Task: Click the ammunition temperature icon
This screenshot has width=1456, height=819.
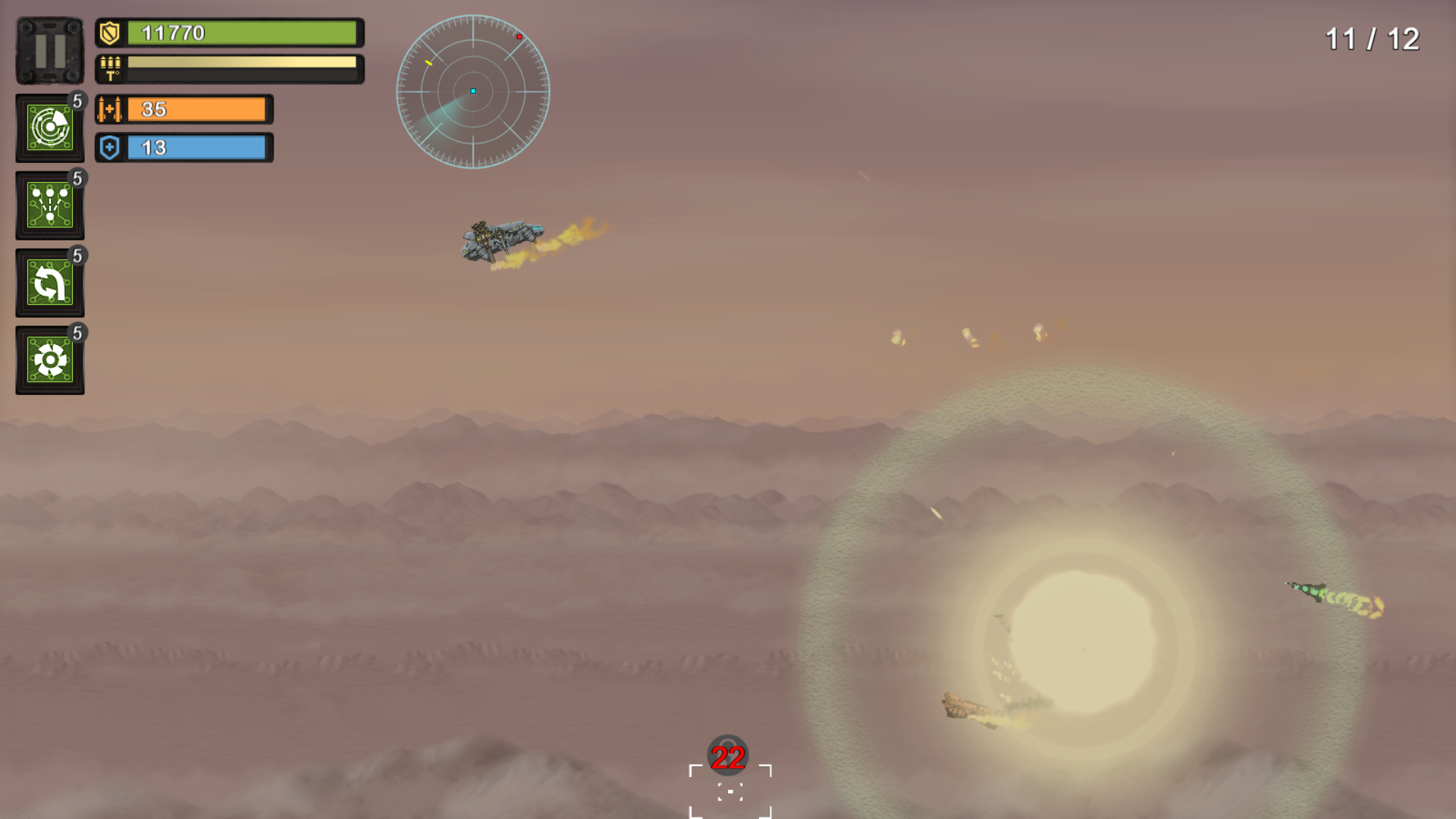Action: point(108,68)
